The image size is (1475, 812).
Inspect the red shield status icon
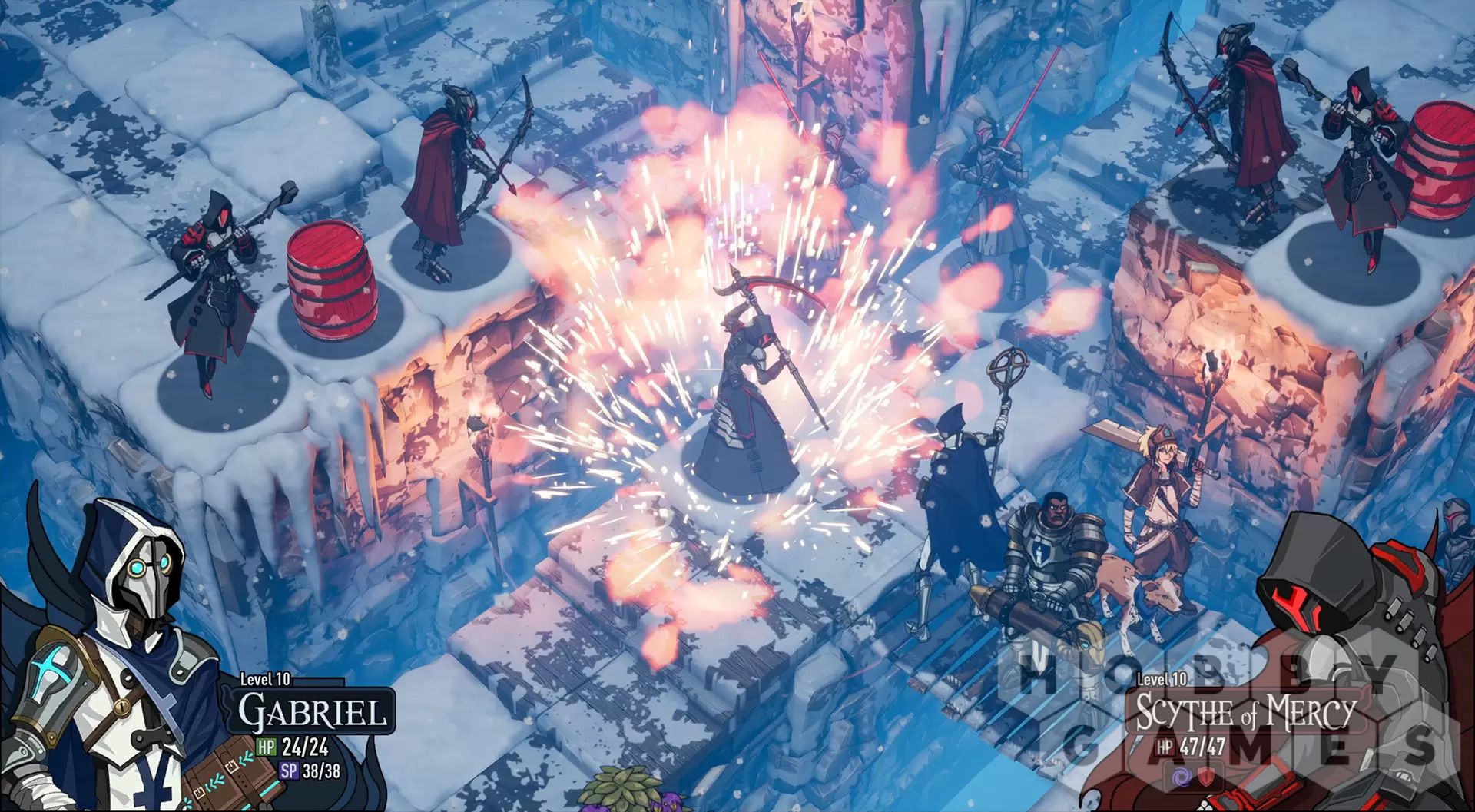pos(1205,776)
